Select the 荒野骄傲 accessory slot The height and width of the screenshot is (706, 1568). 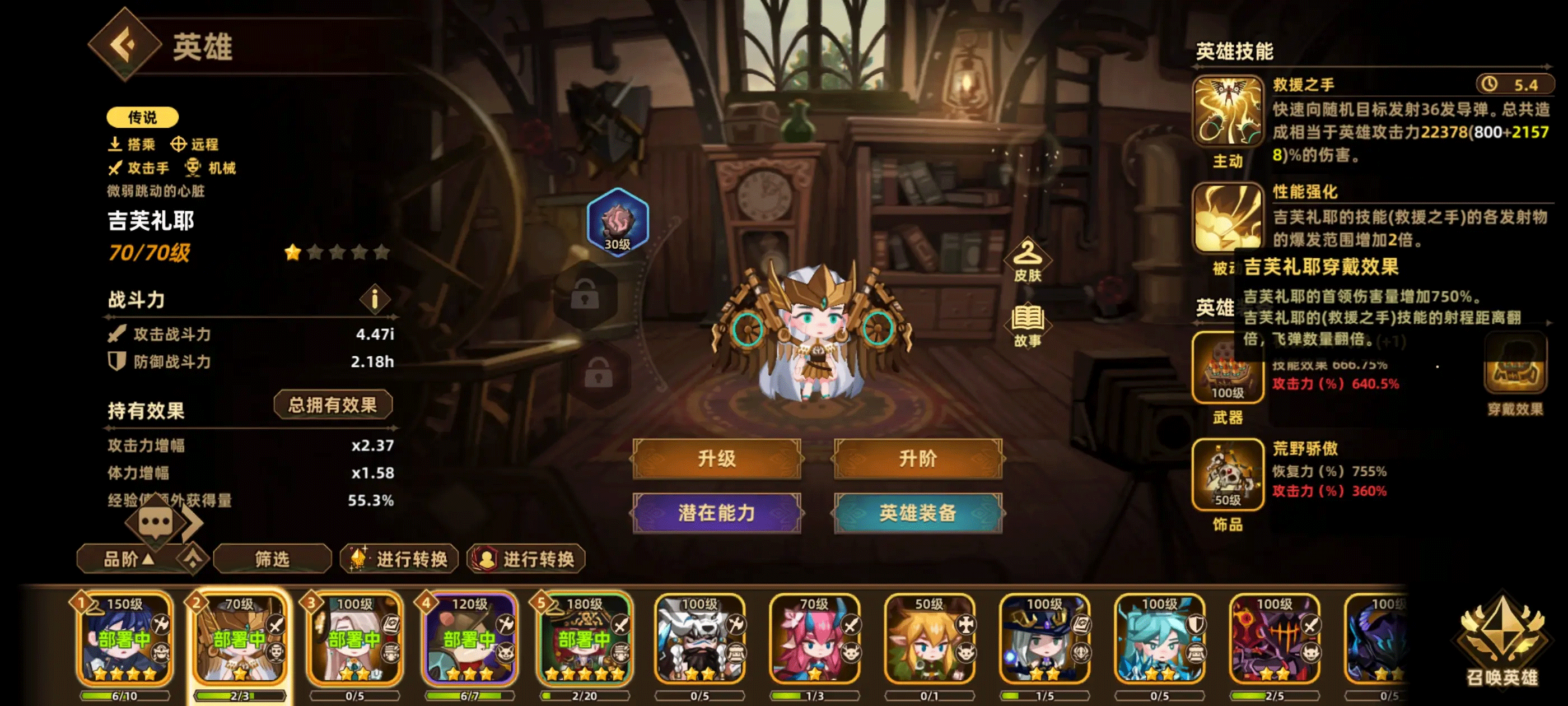tap(1226, 474)
